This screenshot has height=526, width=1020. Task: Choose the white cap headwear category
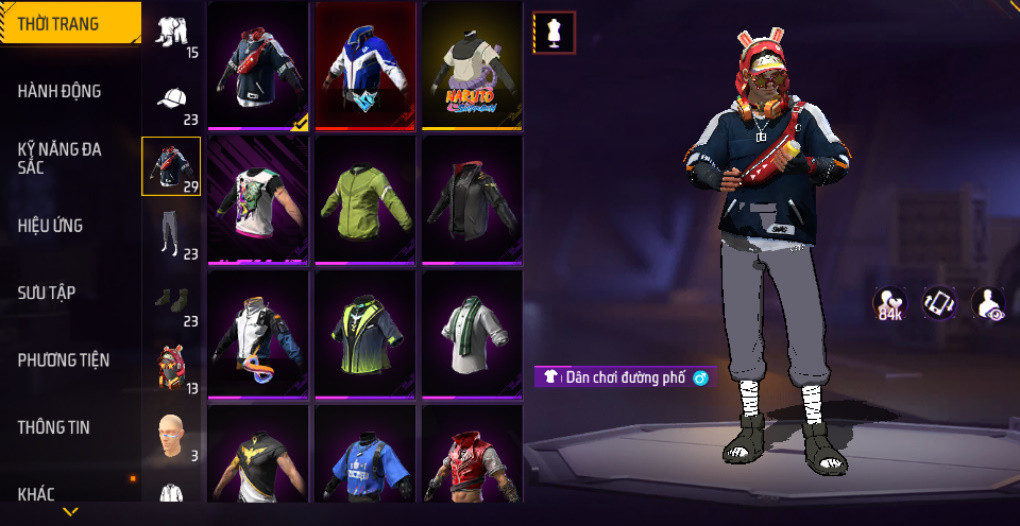(x=172, y=100)
